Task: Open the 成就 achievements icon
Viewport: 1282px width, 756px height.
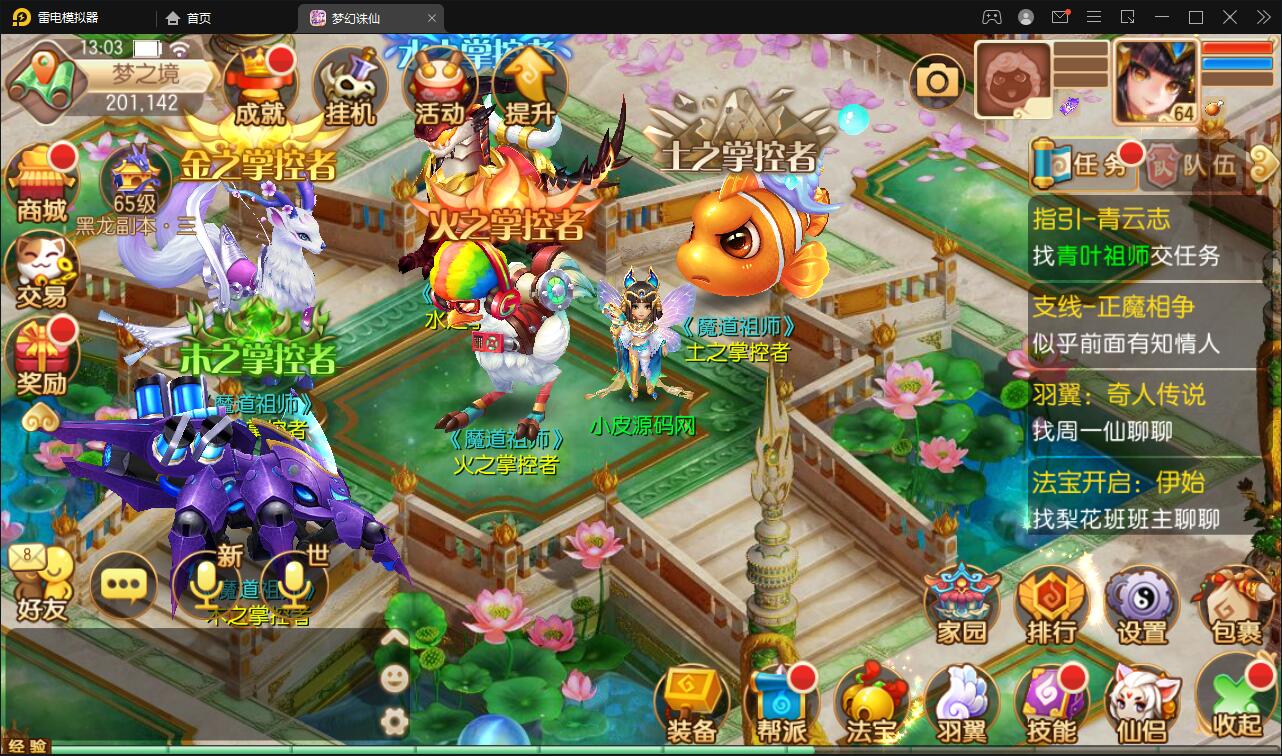Action: point(260,87)
